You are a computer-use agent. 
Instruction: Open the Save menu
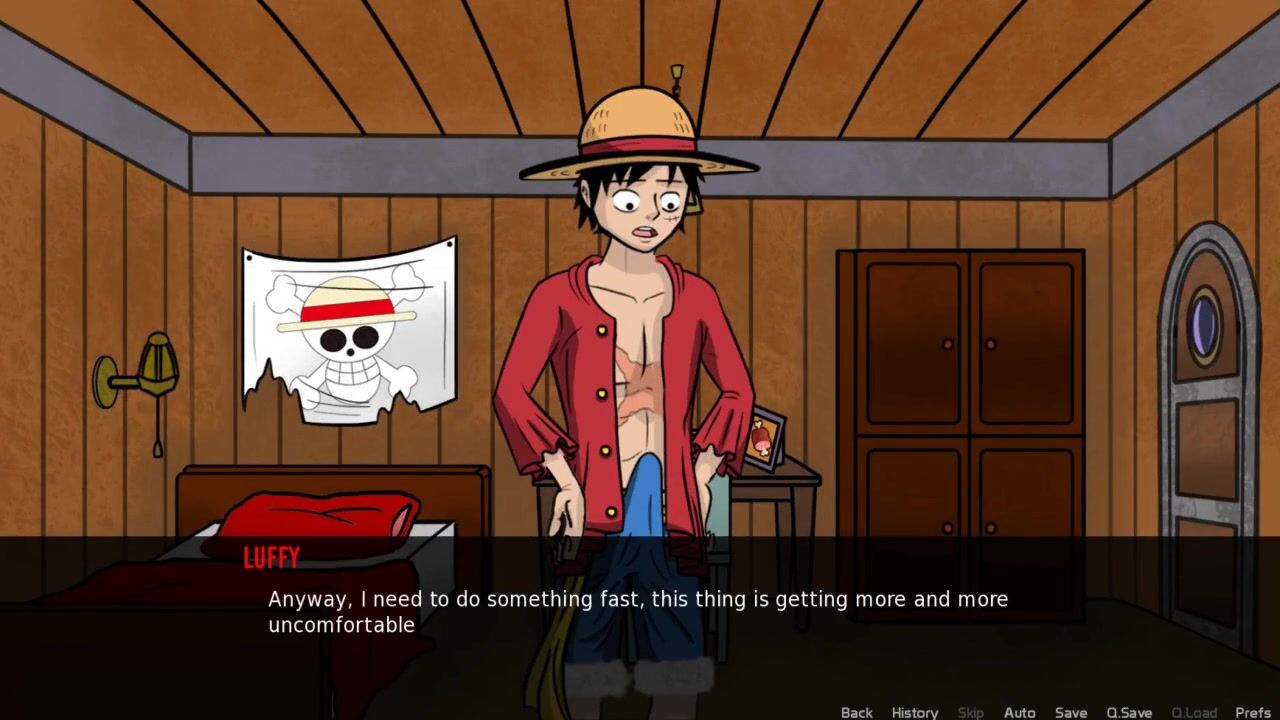(1070, 712)
